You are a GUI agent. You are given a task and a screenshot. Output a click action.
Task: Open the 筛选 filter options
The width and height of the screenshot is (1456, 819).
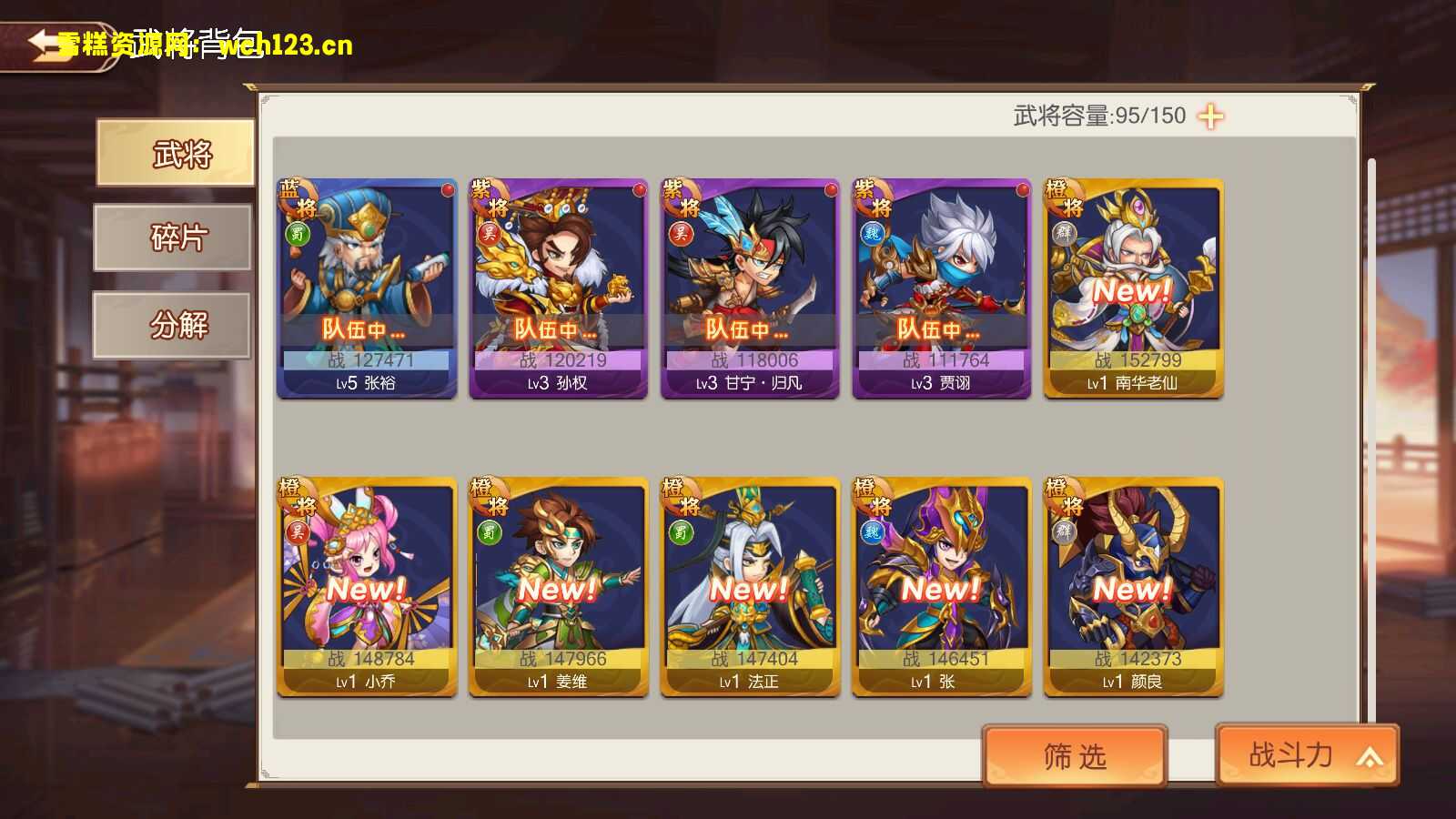1074,756
